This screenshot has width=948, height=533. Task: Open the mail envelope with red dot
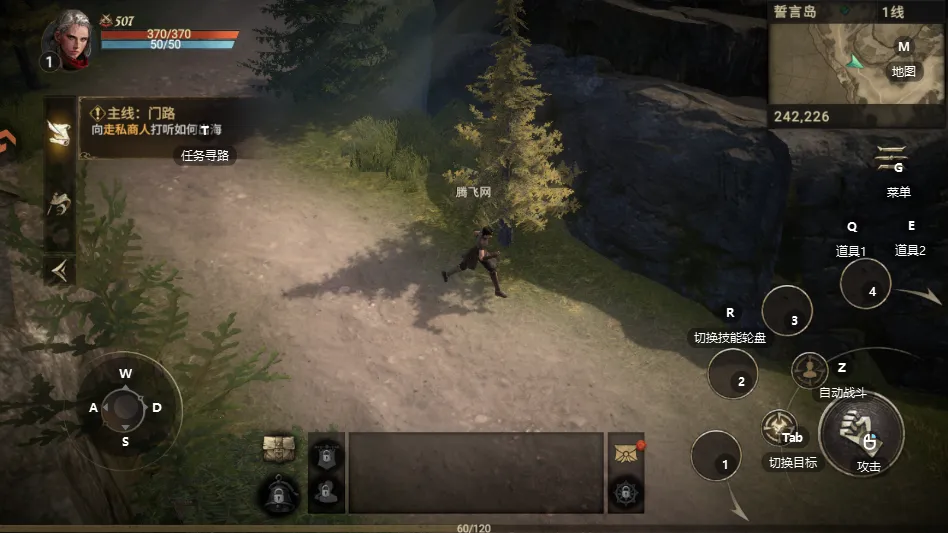(x=625, y=452)
